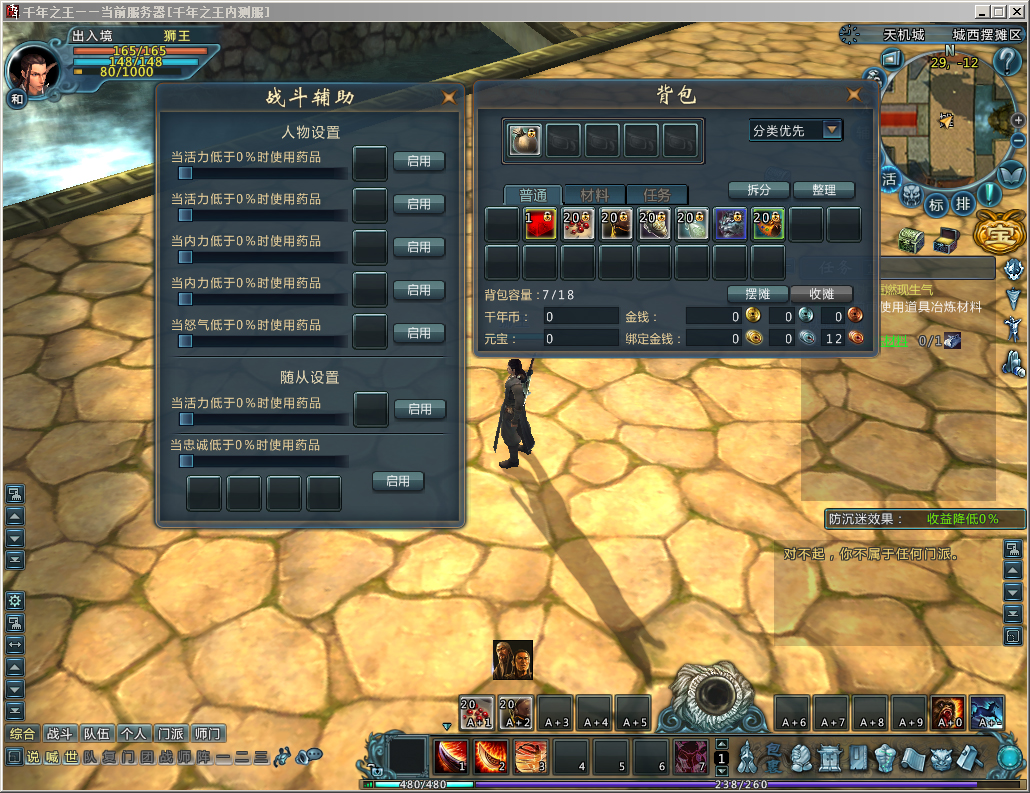Start a stall with 摆摊 button
This screenshot has width=1030, height=793.
tap(757, 294)
